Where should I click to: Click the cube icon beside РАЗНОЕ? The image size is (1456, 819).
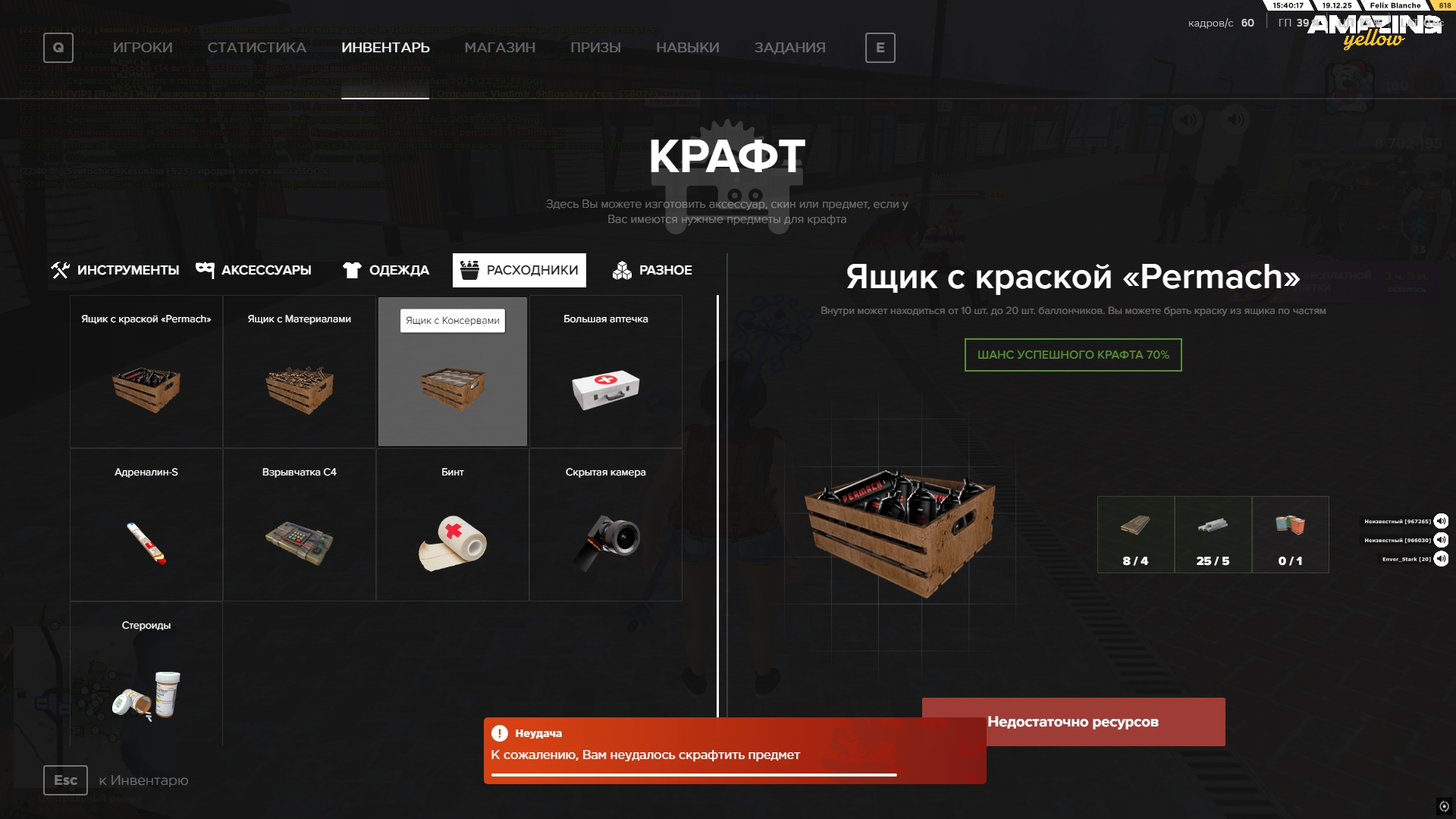621,269
